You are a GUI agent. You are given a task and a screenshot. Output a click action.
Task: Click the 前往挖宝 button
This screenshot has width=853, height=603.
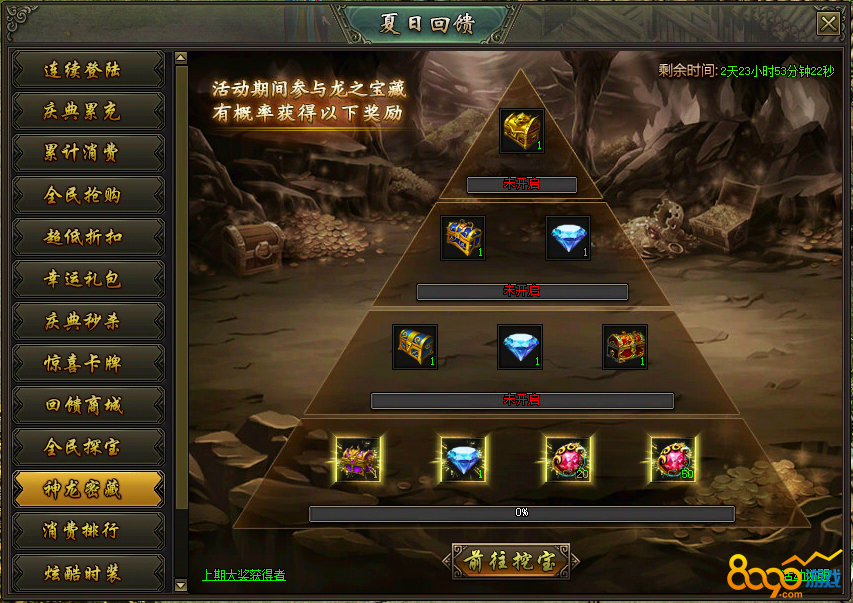pos(511,562)
